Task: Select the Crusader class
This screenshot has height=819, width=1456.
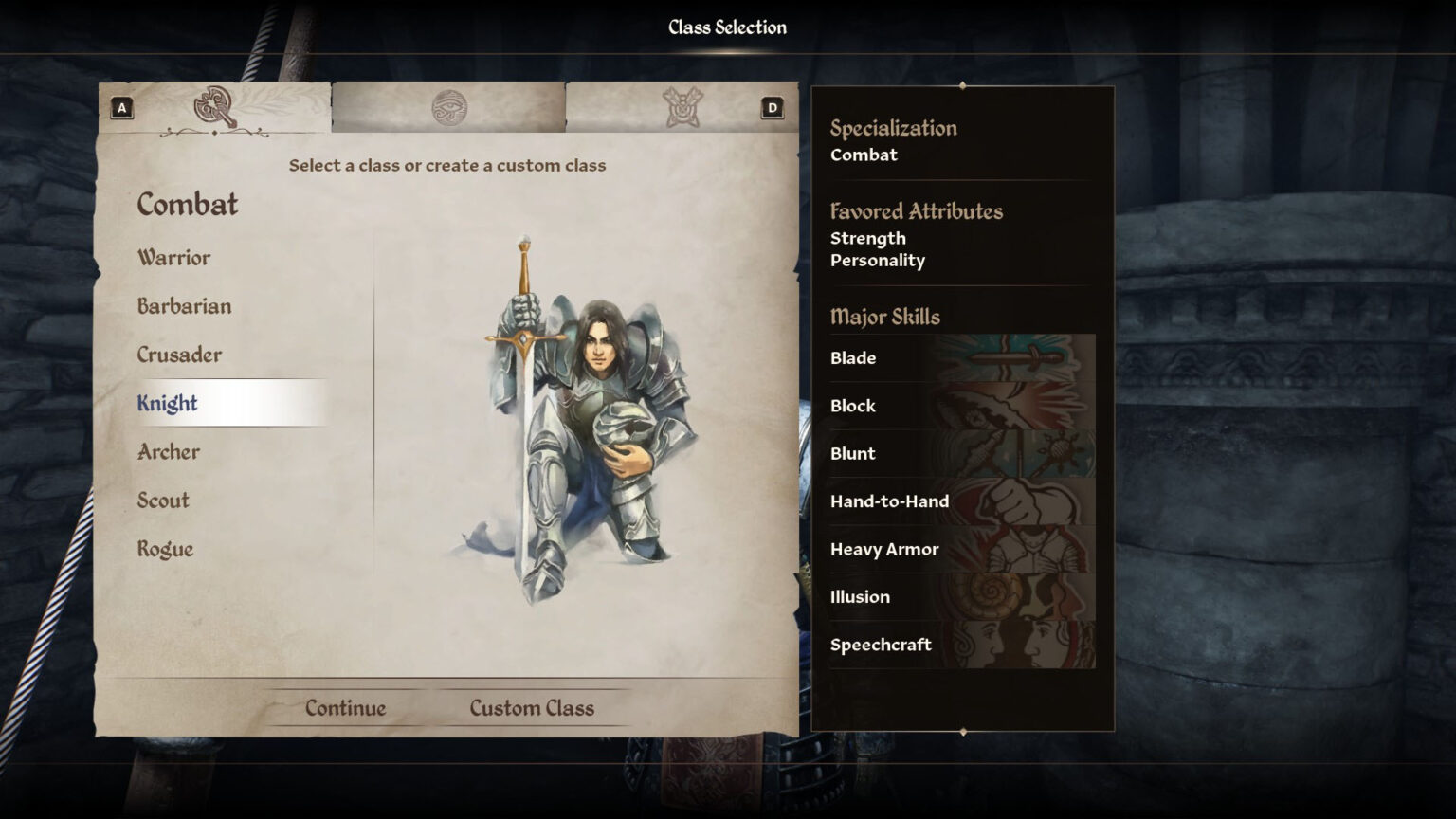Action: pos(179,355)
